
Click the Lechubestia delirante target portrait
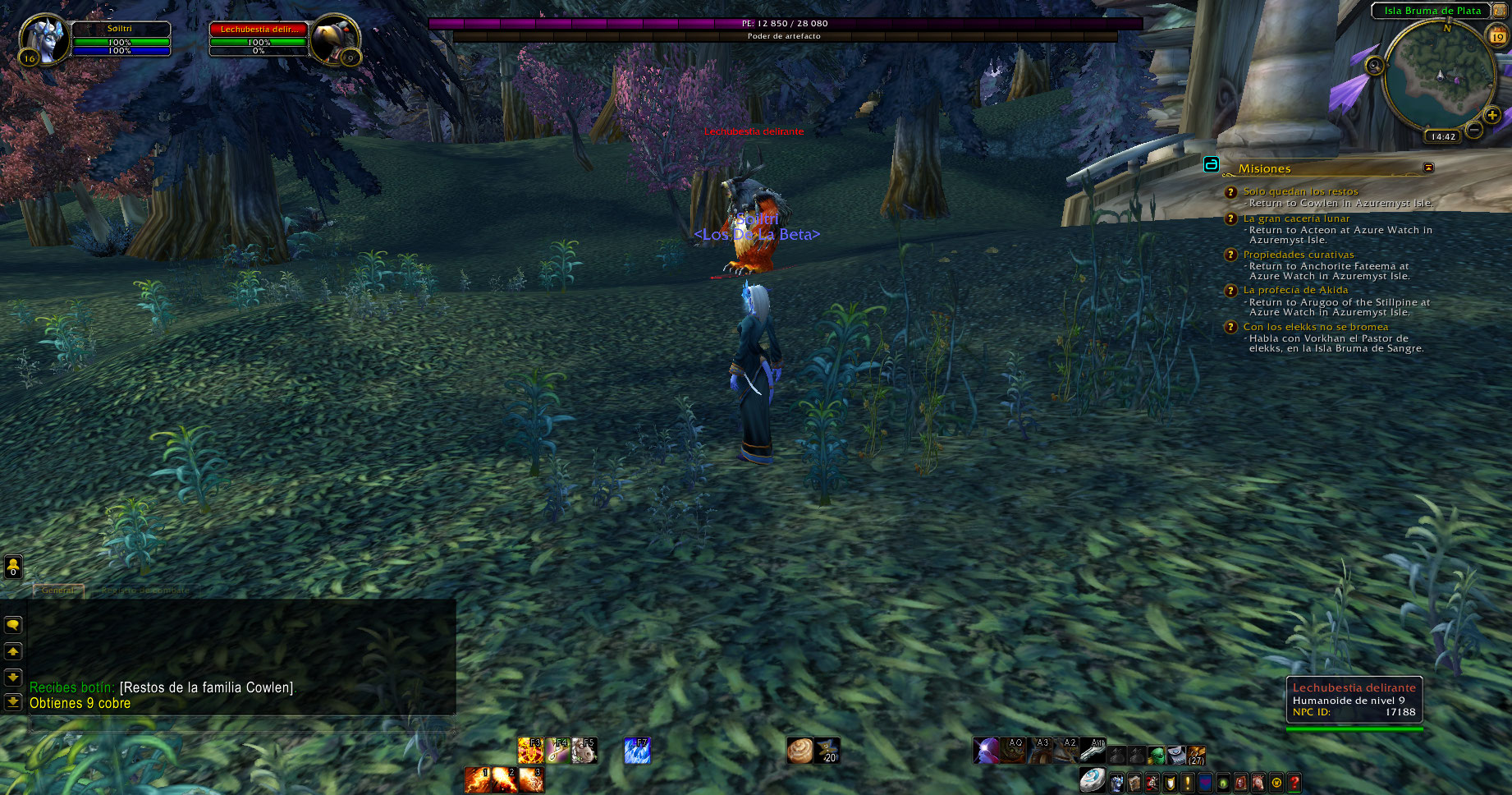[x=335, y=39]
